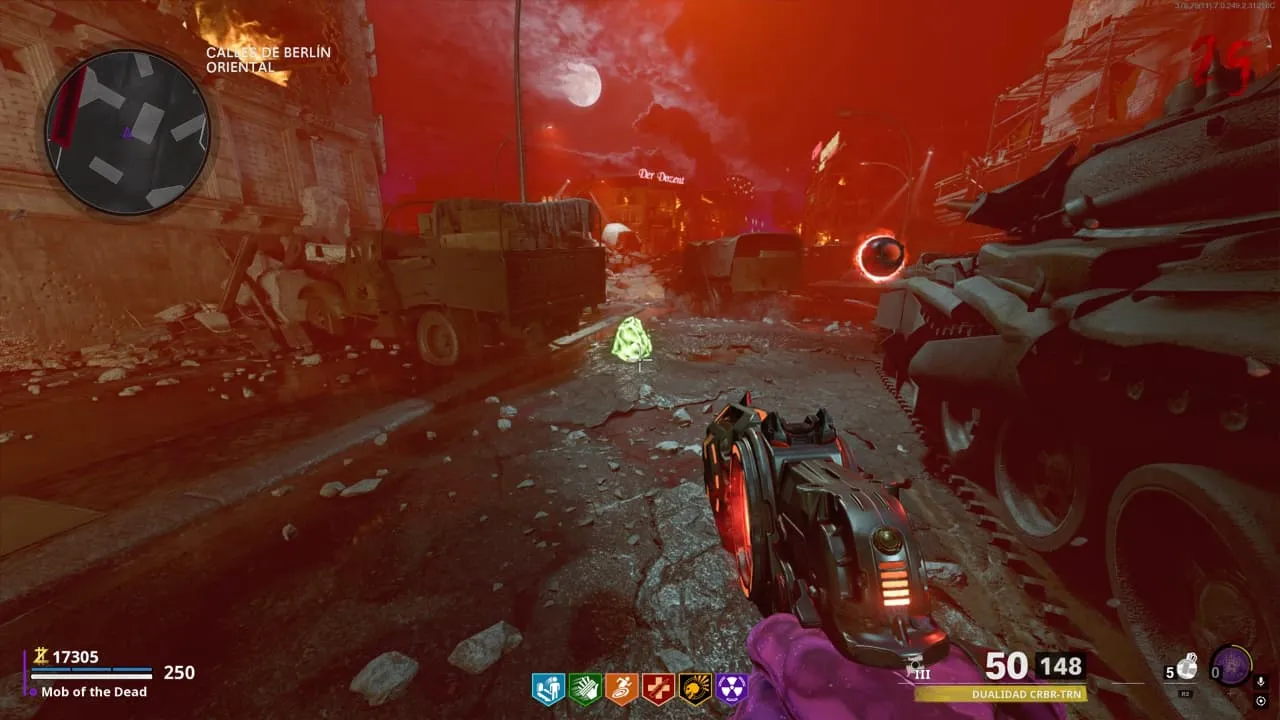Choose the red Juggernog cross perk icon

click(658, 689)
